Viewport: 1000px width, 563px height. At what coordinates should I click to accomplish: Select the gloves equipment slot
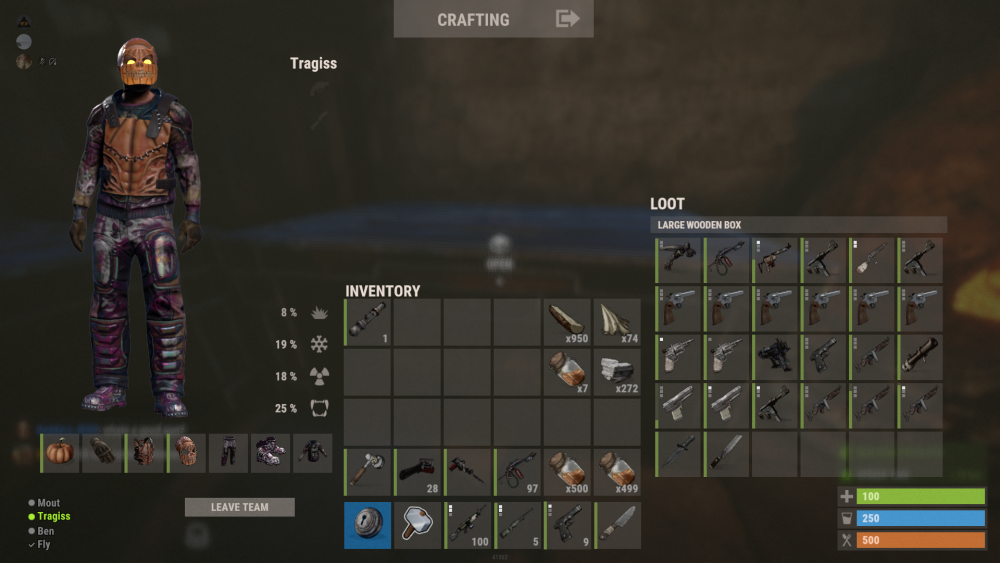[103, 452]
